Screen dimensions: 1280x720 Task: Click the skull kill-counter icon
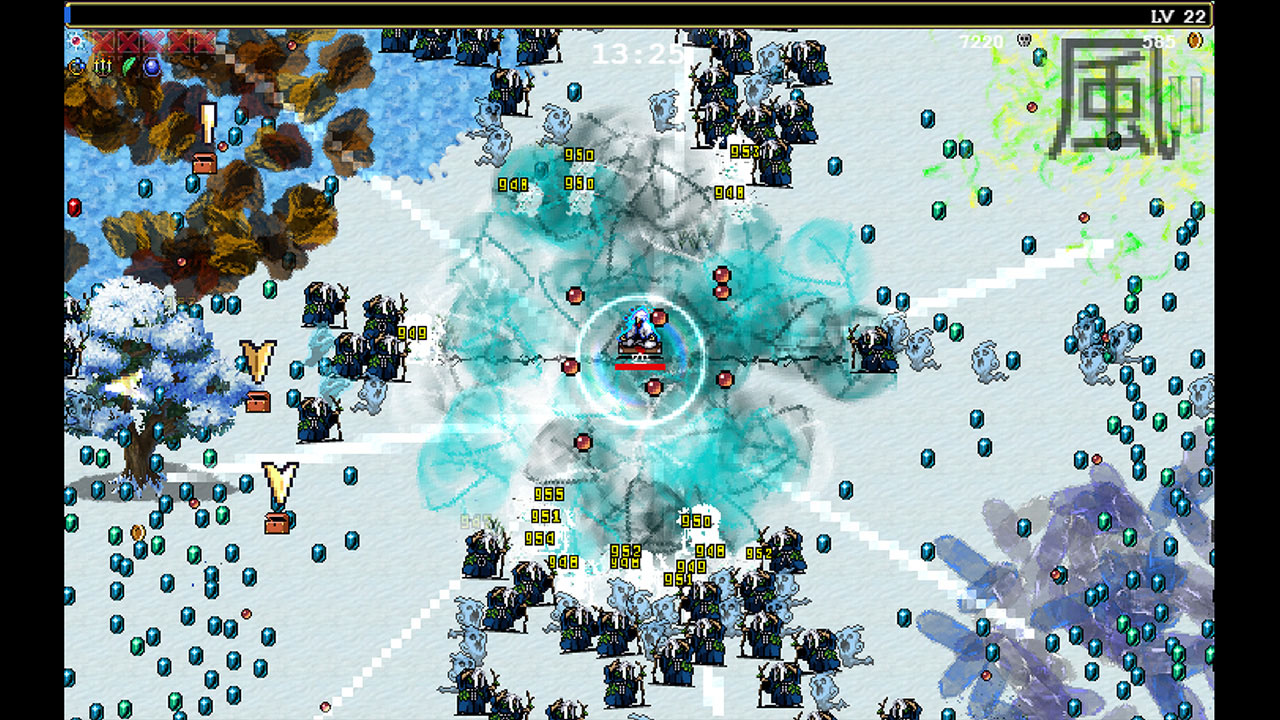[1024, 40]
